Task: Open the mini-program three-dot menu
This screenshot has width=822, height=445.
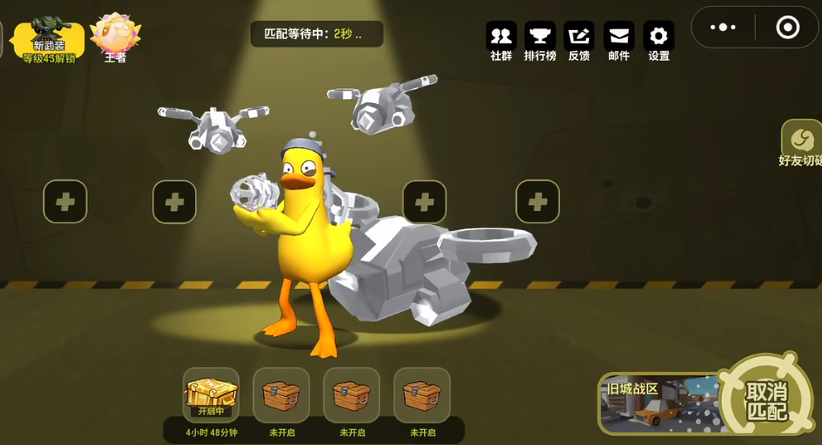Action: tap(723, 27)
